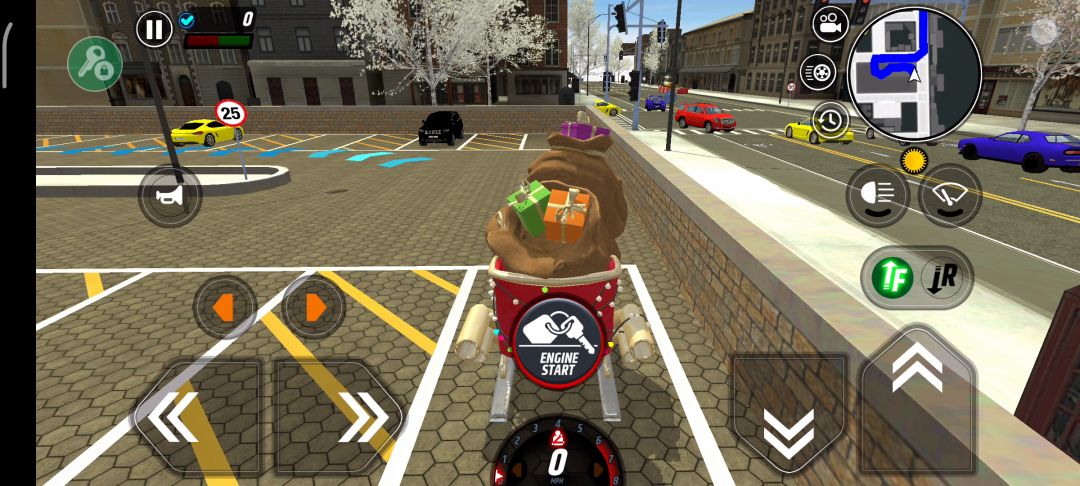Steer right with the double-chevron pedal
The height and width of the screenshot is (486, 1080).
pos(340,415)
